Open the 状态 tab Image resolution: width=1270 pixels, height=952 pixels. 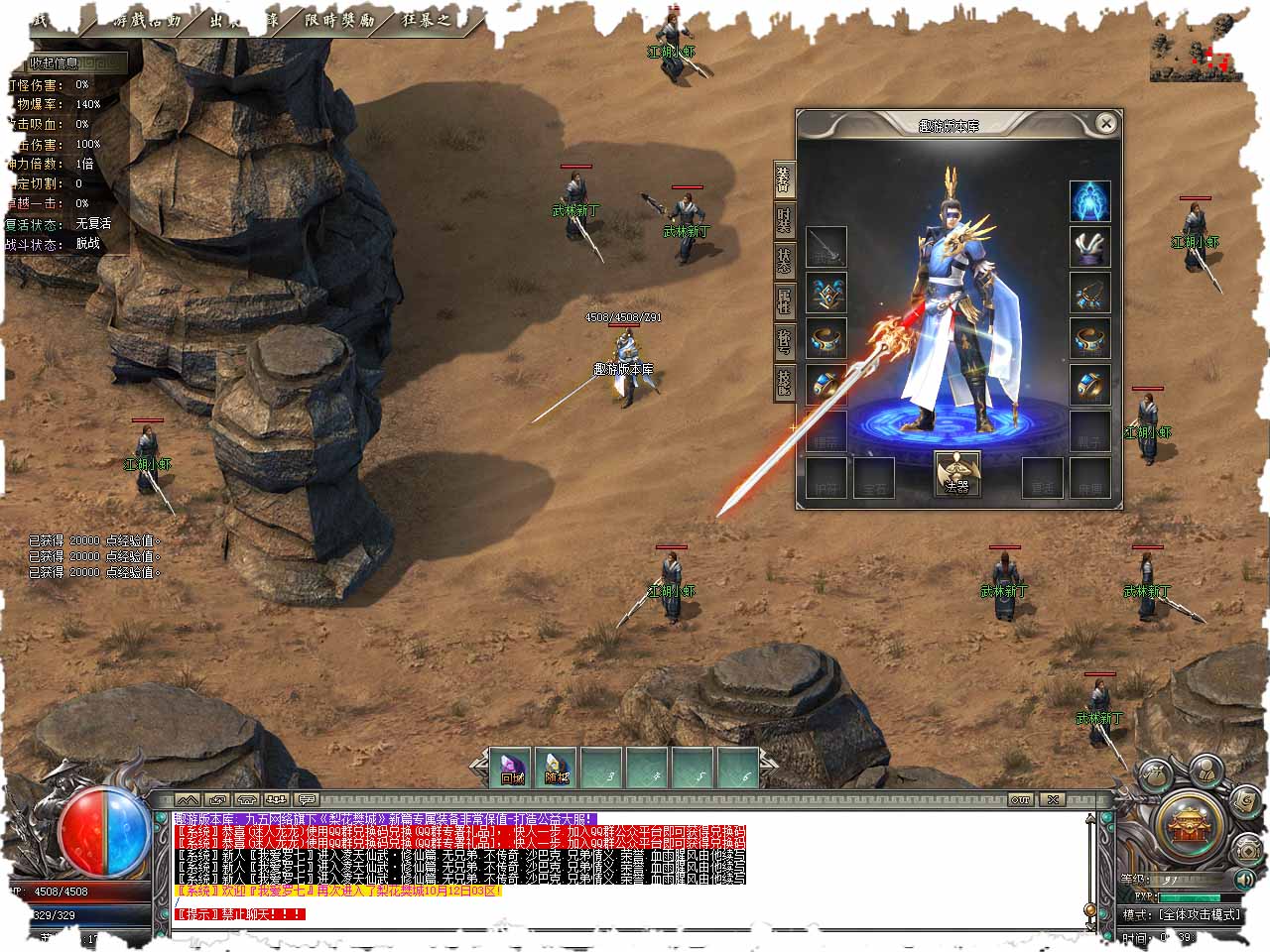(784, 261)
